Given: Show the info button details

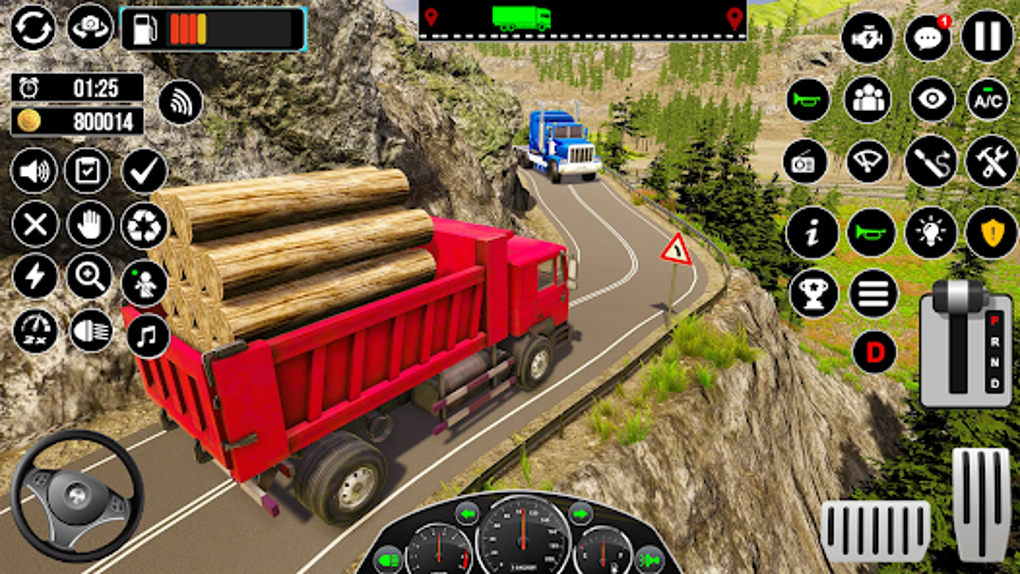Looking at the screenshot, I should pos(811,233).
